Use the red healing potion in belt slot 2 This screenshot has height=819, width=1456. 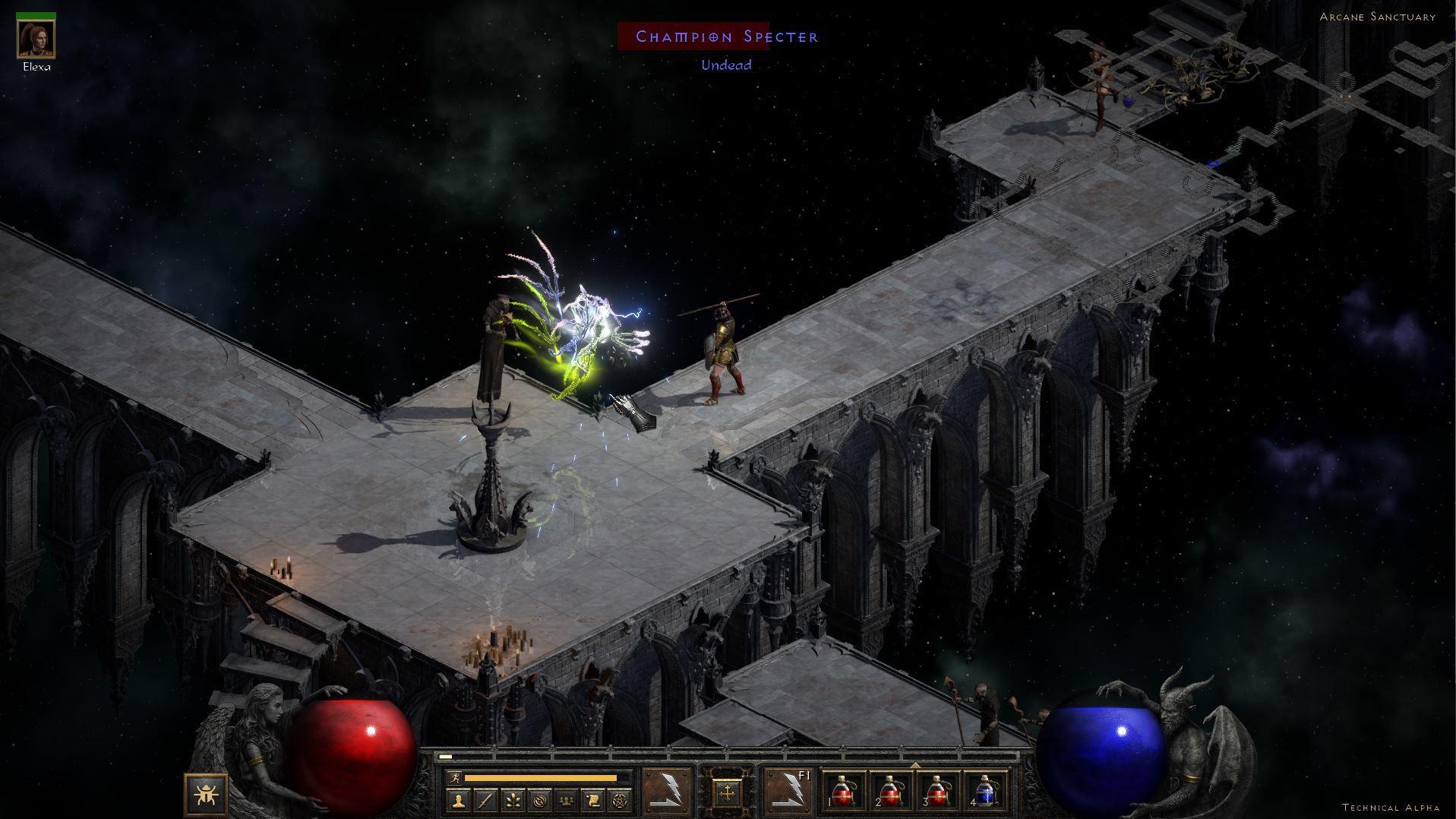click(x=892, y=792)
